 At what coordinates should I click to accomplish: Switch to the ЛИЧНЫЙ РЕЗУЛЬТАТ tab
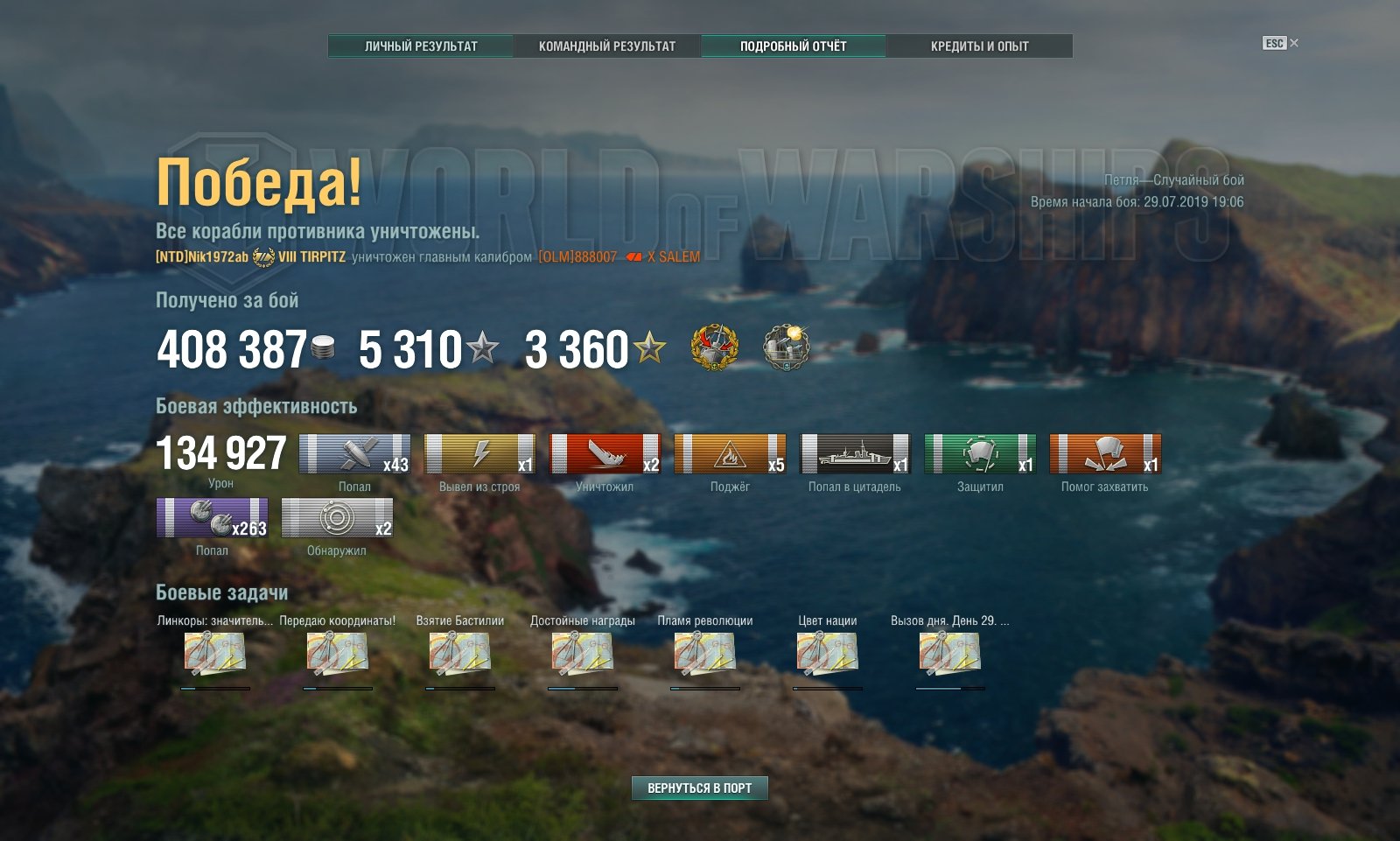421,46
